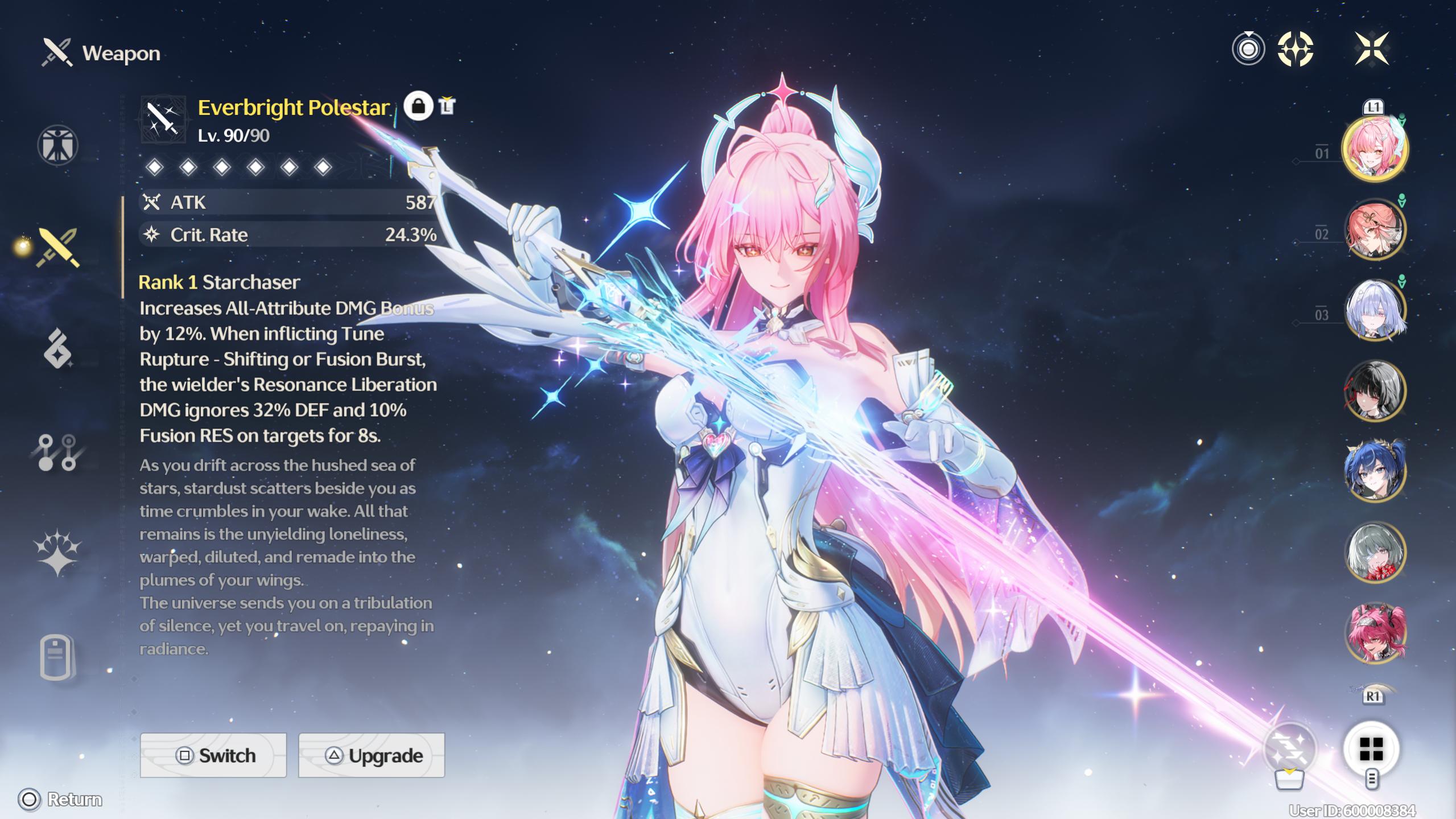
Task: Pick the lavender-haired character in slot 03
Action: point(1375,310)
